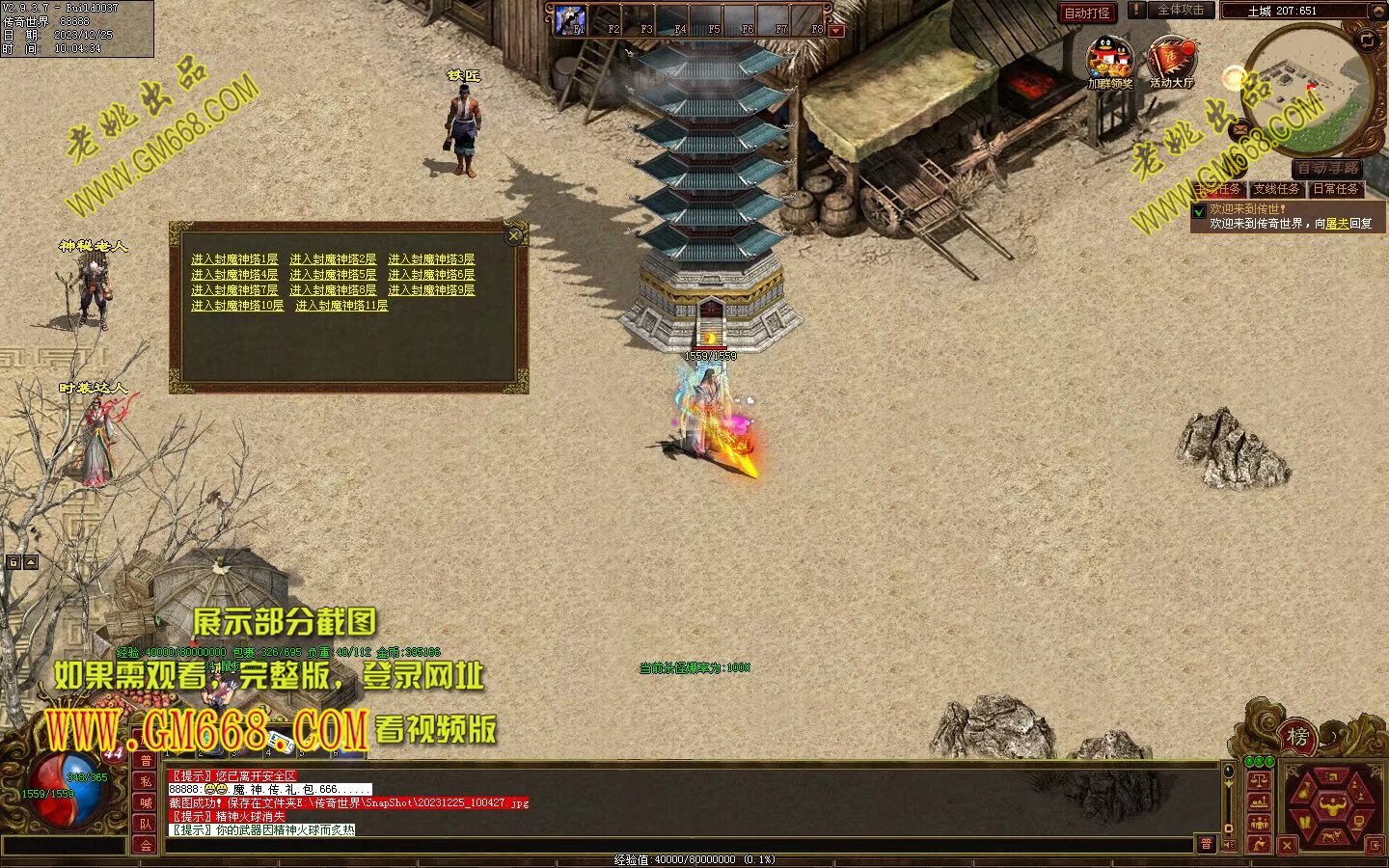1389x868 pixels.
Task: Open the 榜 ranking button
Action: click(1297, 738)
